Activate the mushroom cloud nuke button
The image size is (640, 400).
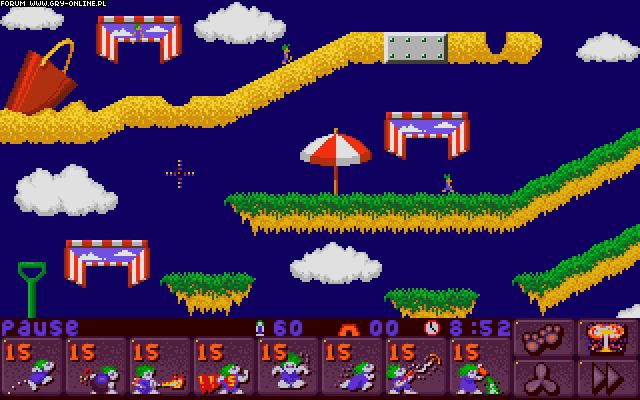(x=607, y=338)
